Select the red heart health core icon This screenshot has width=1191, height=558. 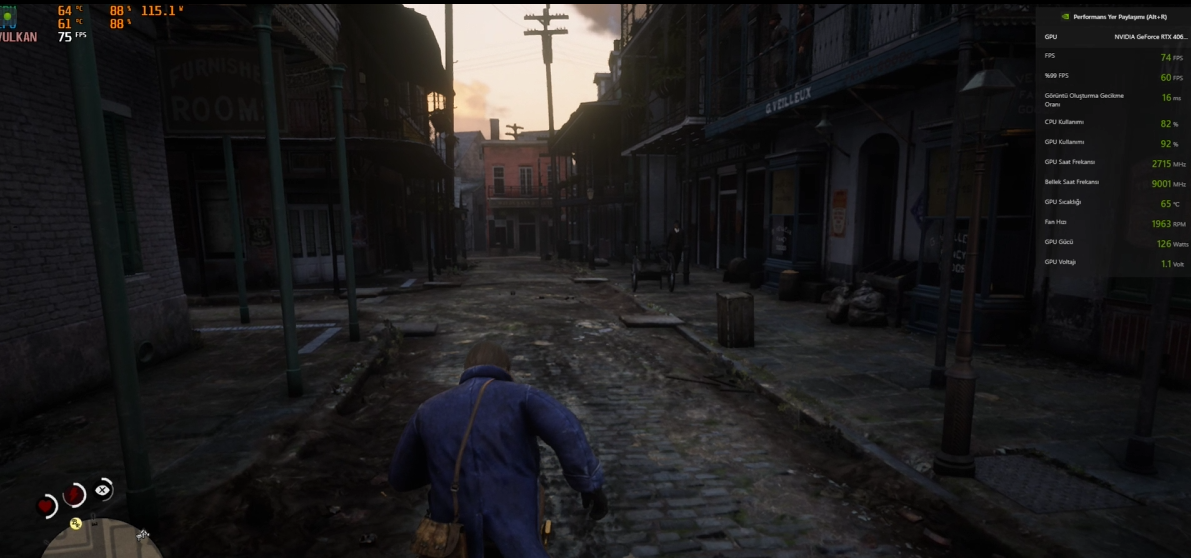(x=46, y=505)
